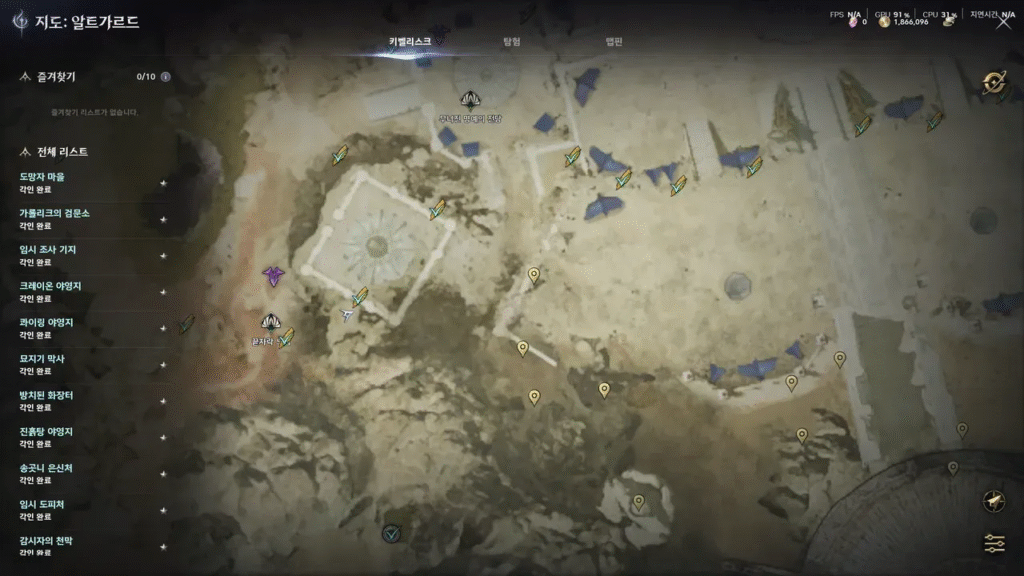Switch to the 키벨리스크 tab
This screenshot has width=1024, height=576.
(x=410, y=42)
